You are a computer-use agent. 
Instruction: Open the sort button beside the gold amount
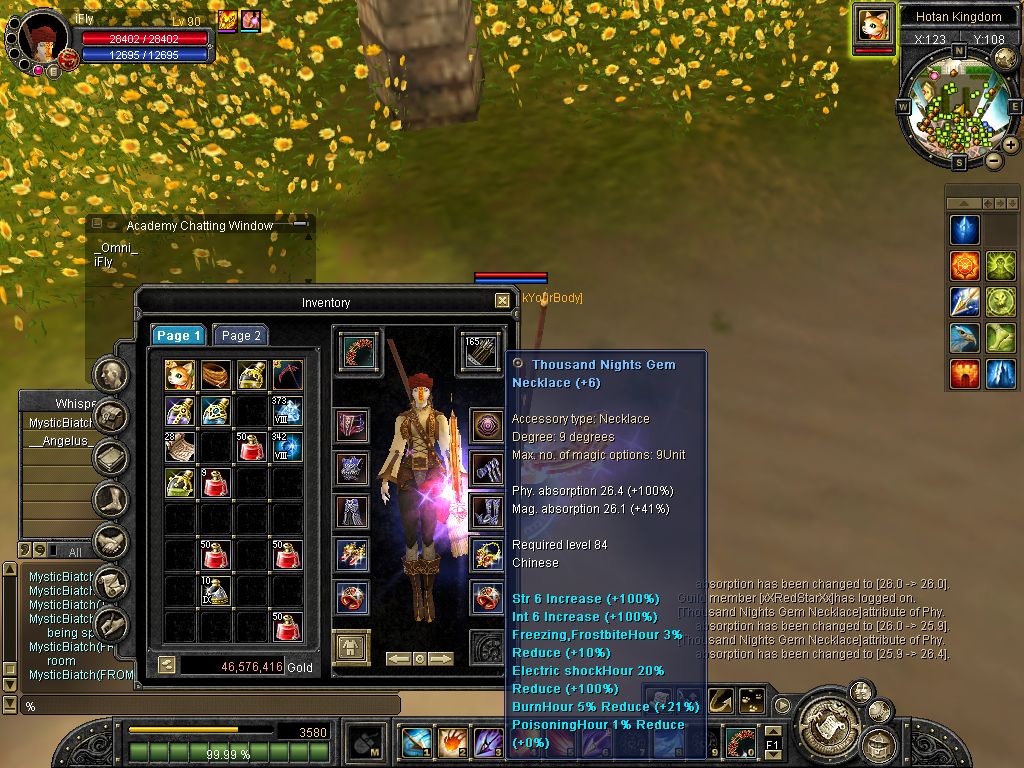(167, 664)
